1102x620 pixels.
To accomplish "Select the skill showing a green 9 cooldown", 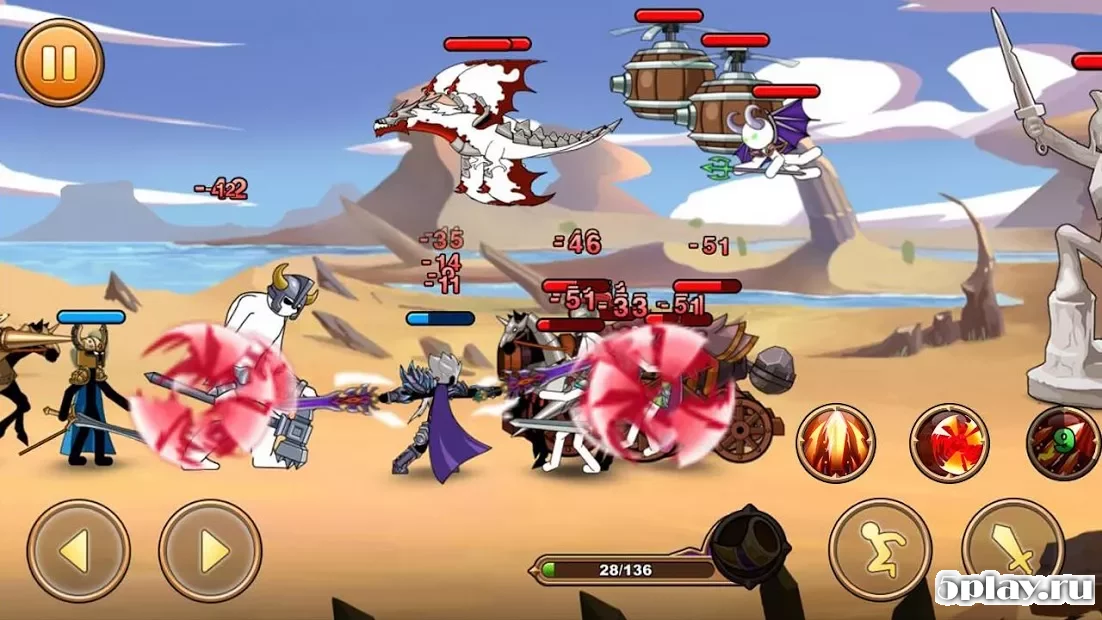I will 1062,443.
